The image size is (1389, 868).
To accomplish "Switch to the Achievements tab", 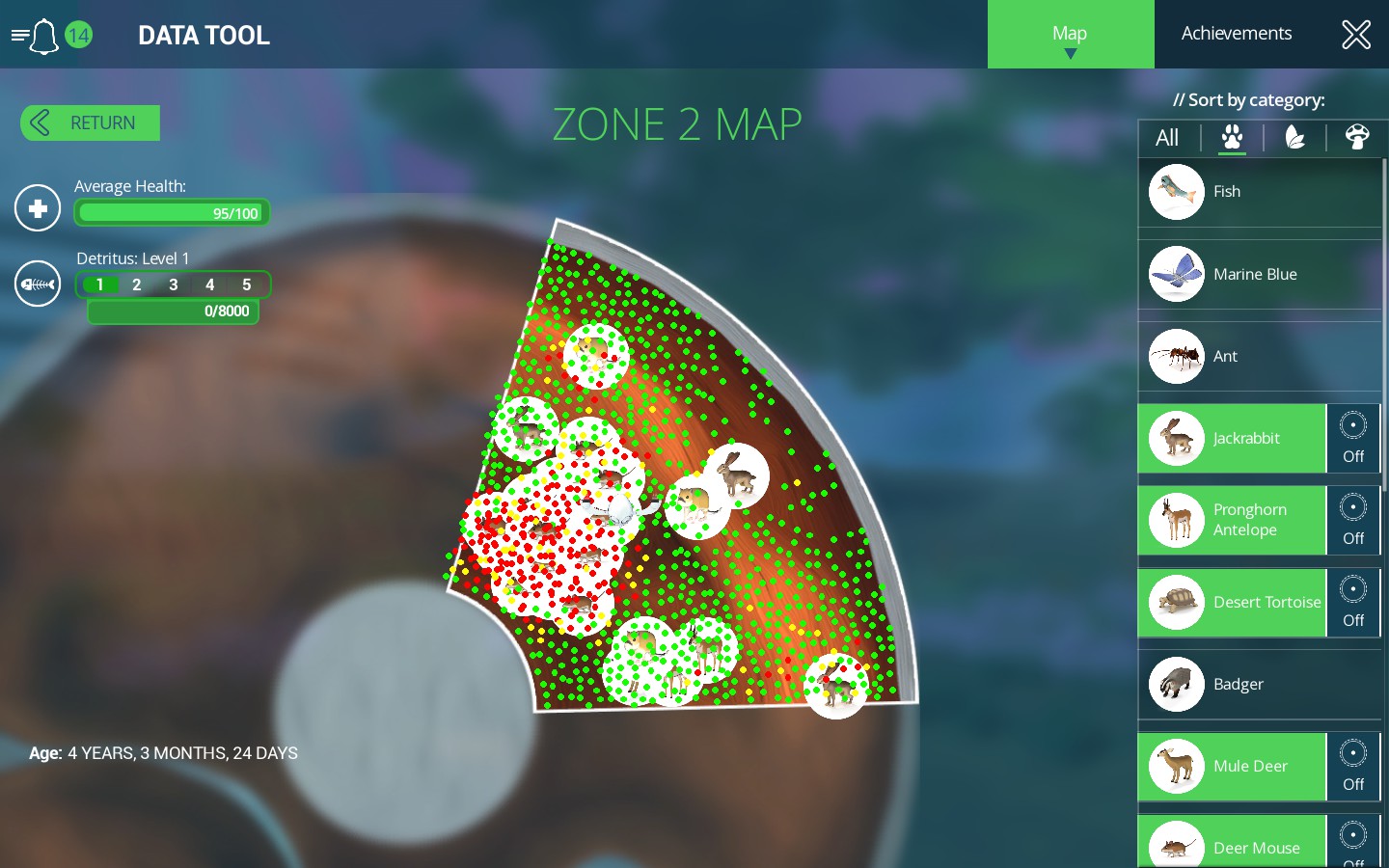I will pos(1236,32).
